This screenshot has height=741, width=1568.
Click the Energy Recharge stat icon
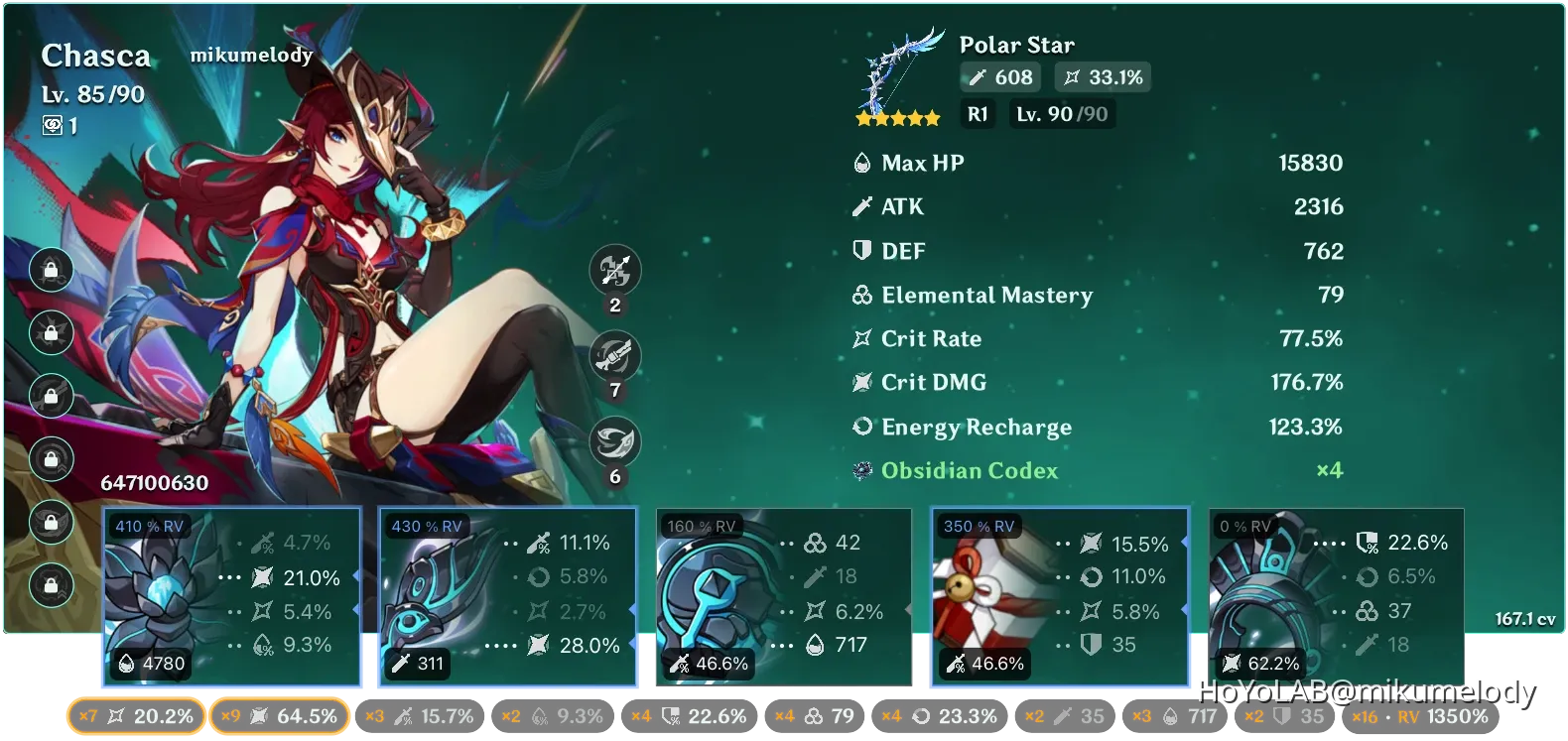[x=862, y=427]
